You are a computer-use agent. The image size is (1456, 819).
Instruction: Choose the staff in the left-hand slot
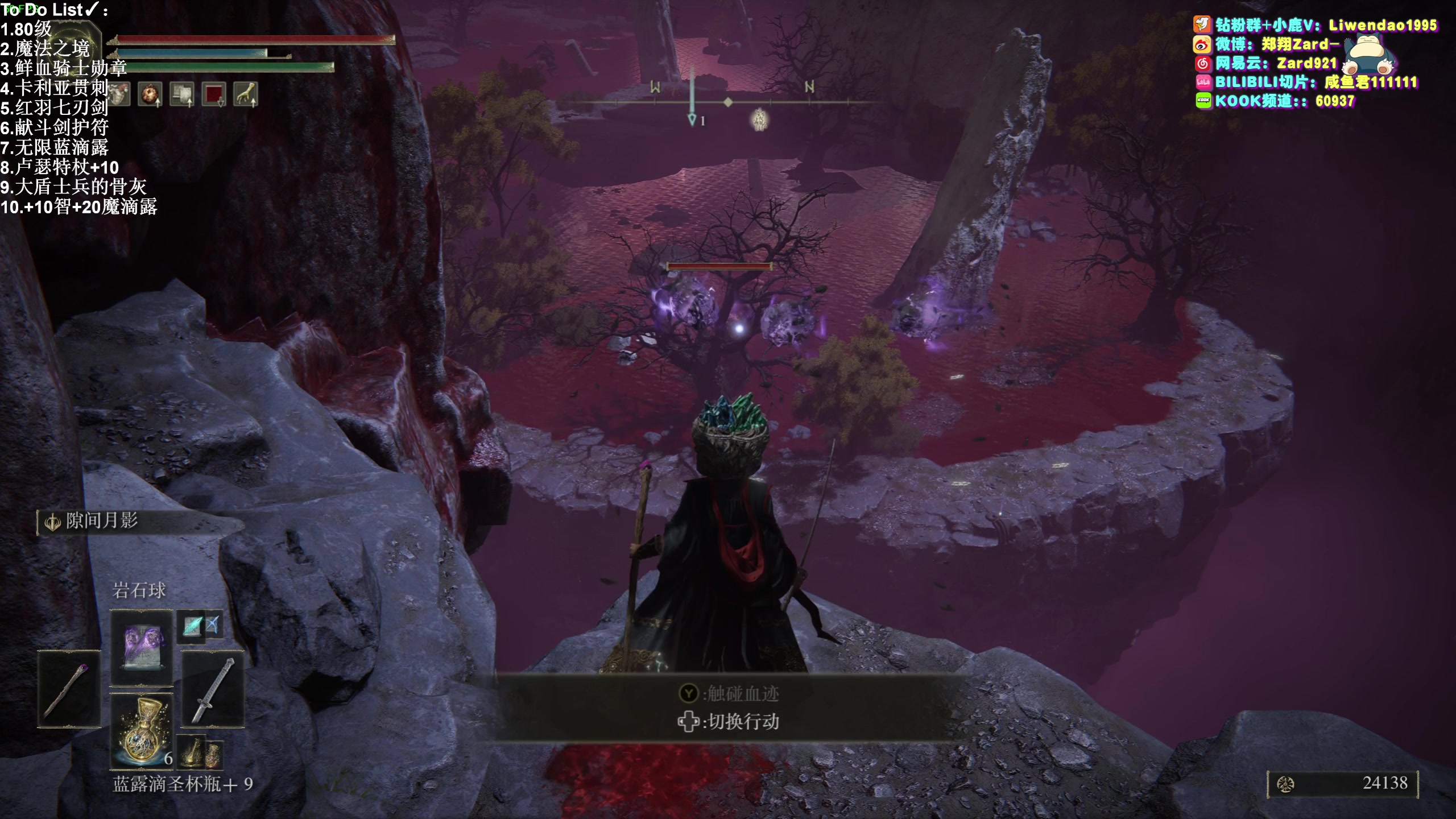pos(69,689)
